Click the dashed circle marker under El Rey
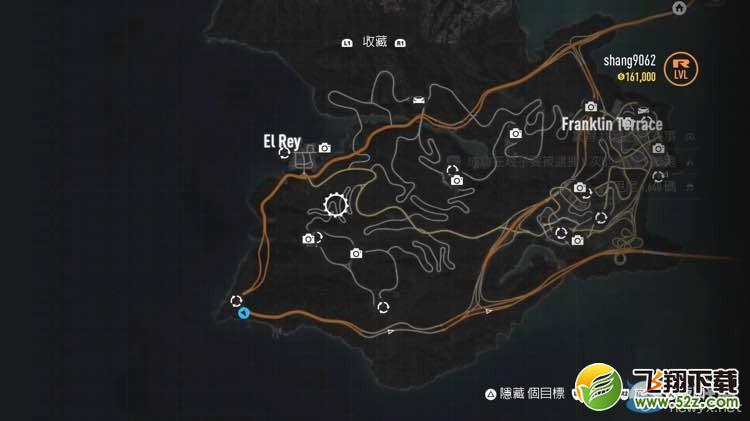This screenshot has height=421, width=750. (285, 153)
